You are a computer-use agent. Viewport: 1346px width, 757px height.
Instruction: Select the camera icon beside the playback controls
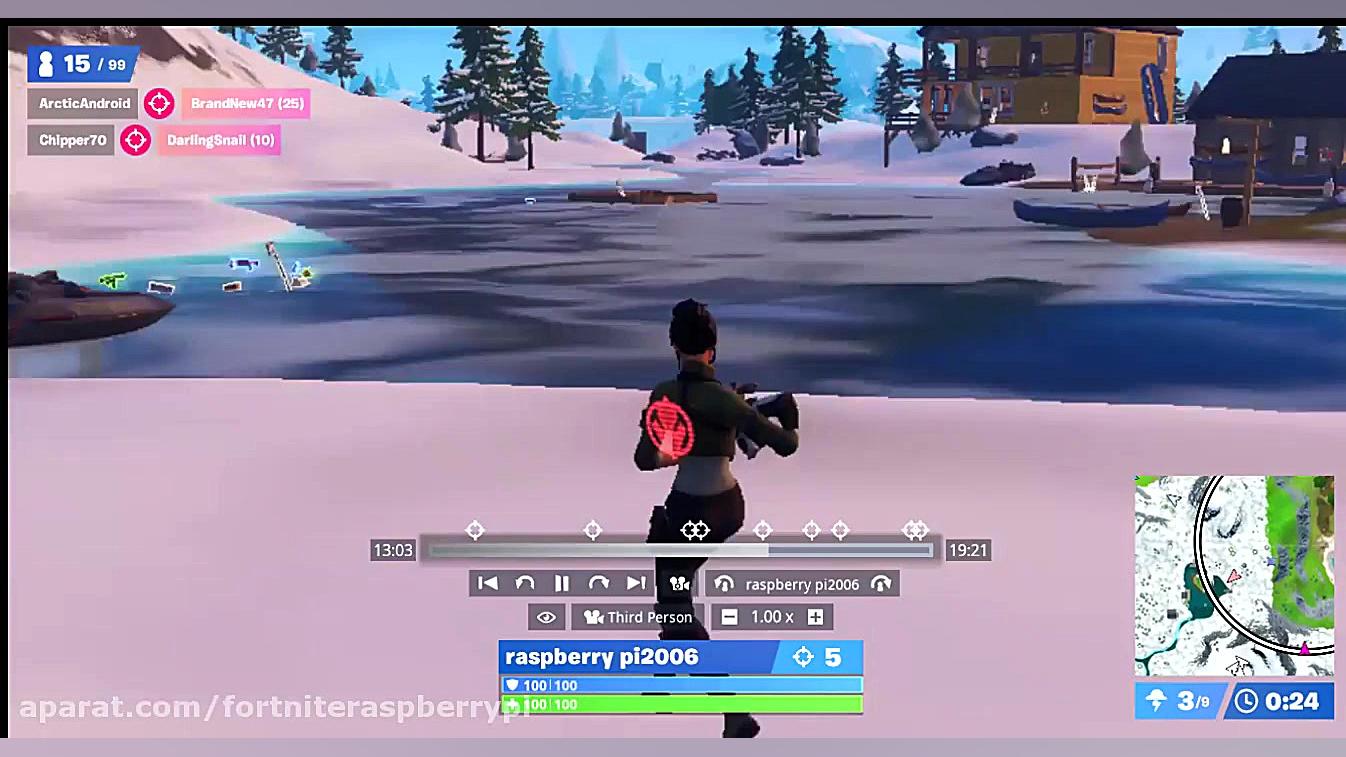click(680, 583)
